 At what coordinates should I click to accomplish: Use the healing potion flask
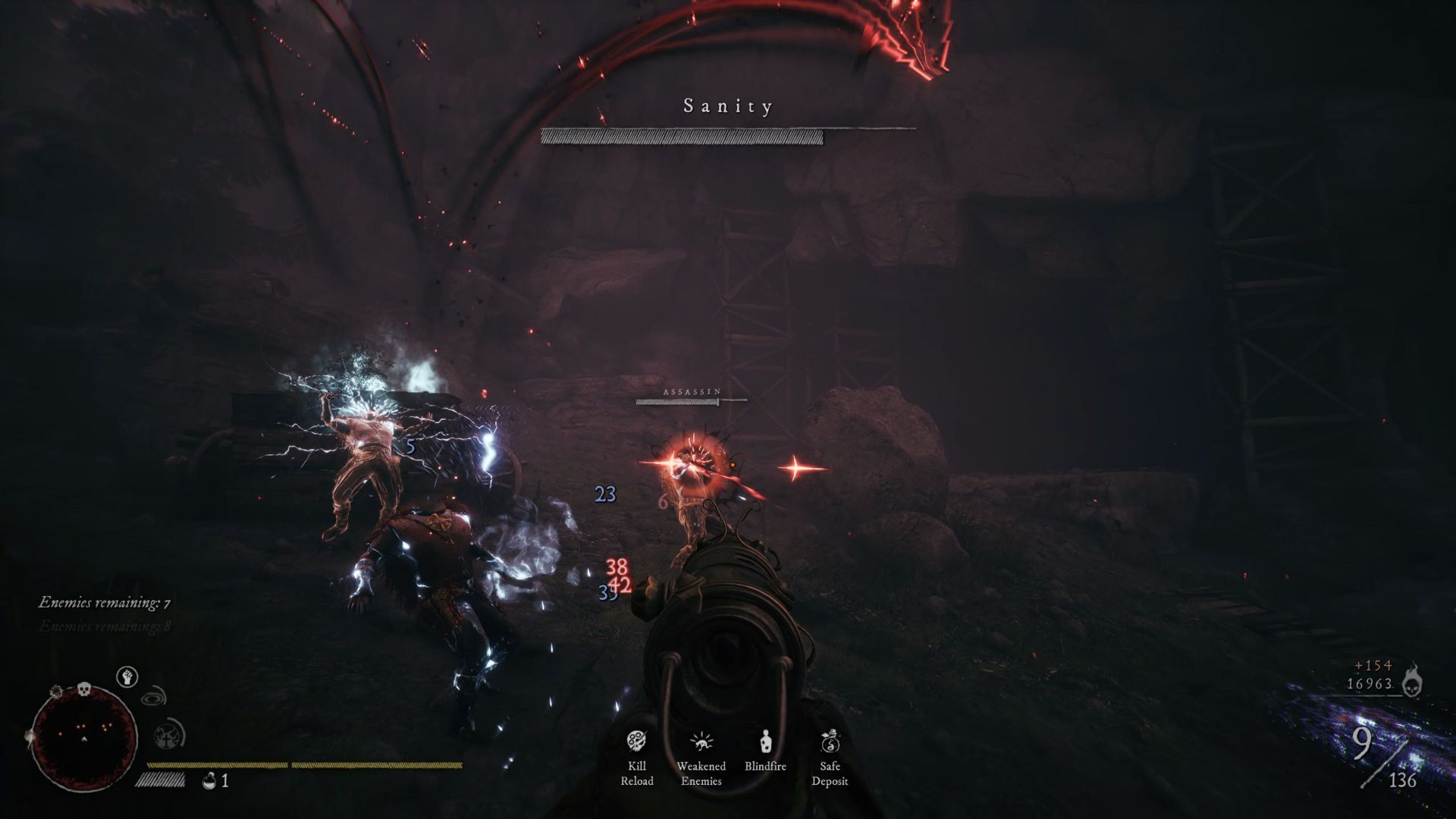point(209,780)
